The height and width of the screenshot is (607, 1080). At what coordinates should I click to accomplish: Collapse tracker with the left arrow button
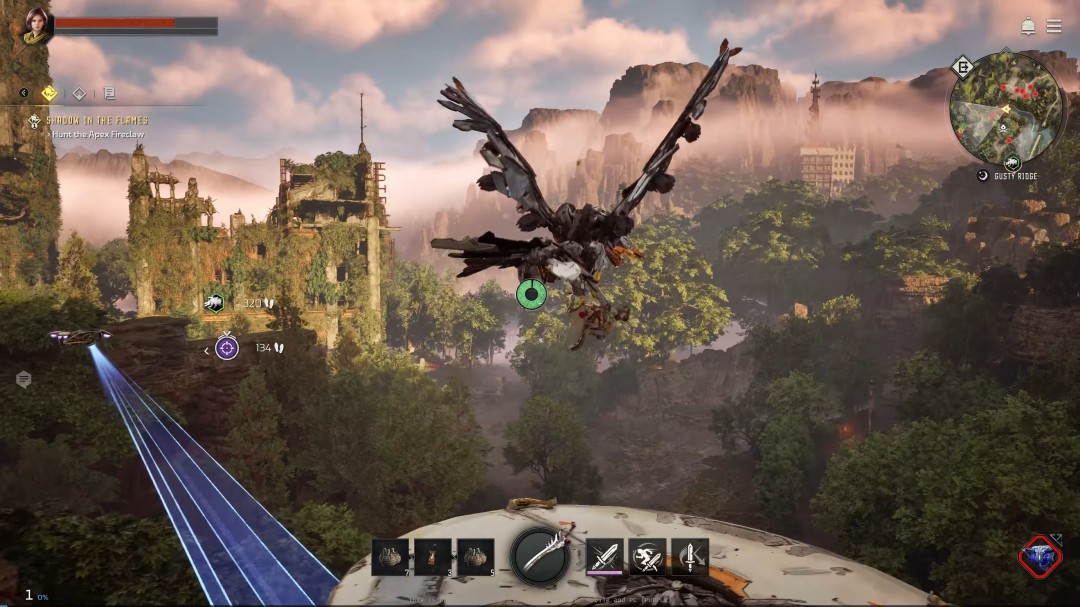pos(24,93)
